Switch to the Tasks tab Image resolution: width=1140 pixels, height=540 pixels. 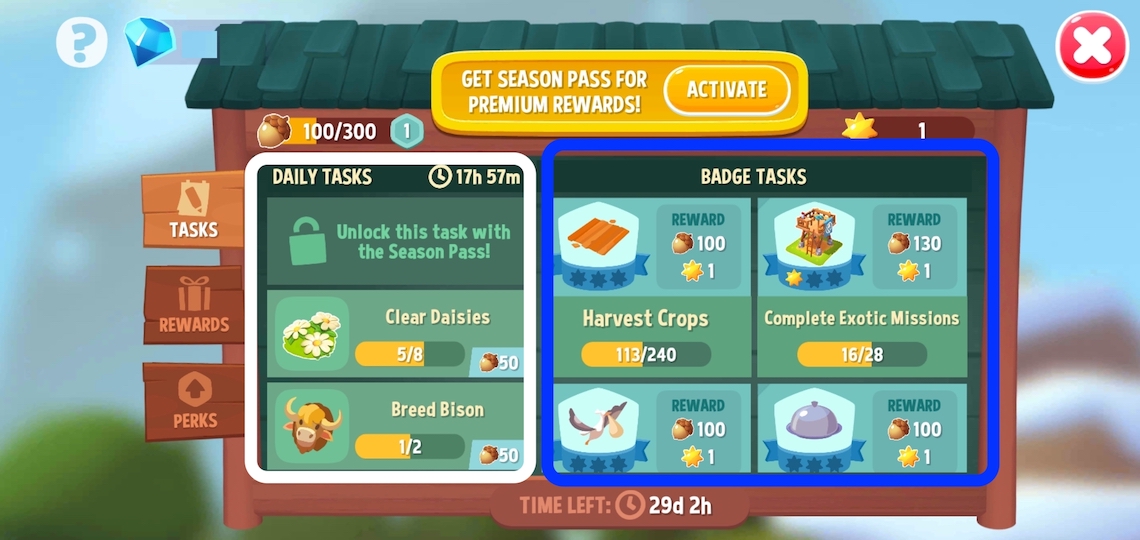click(x=193, y=210)
